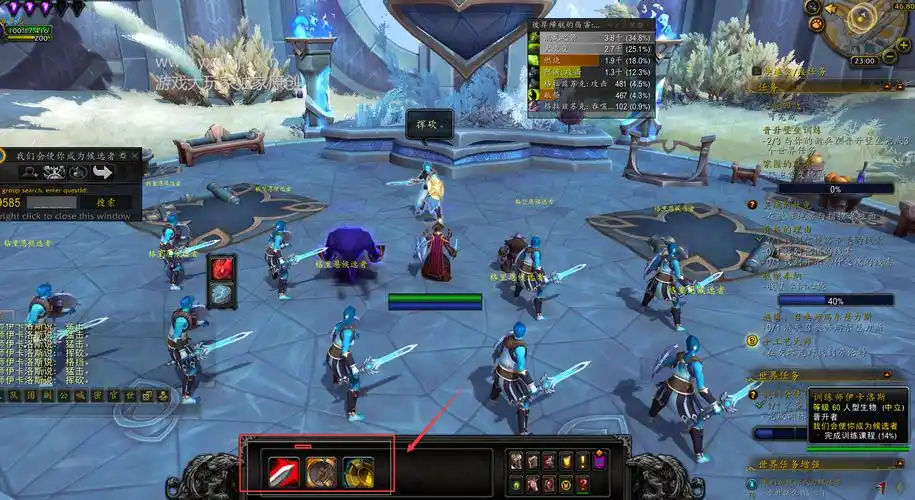Open the character portrait micro button
This screenshot has height=500, width=915.
coord(517,460)
